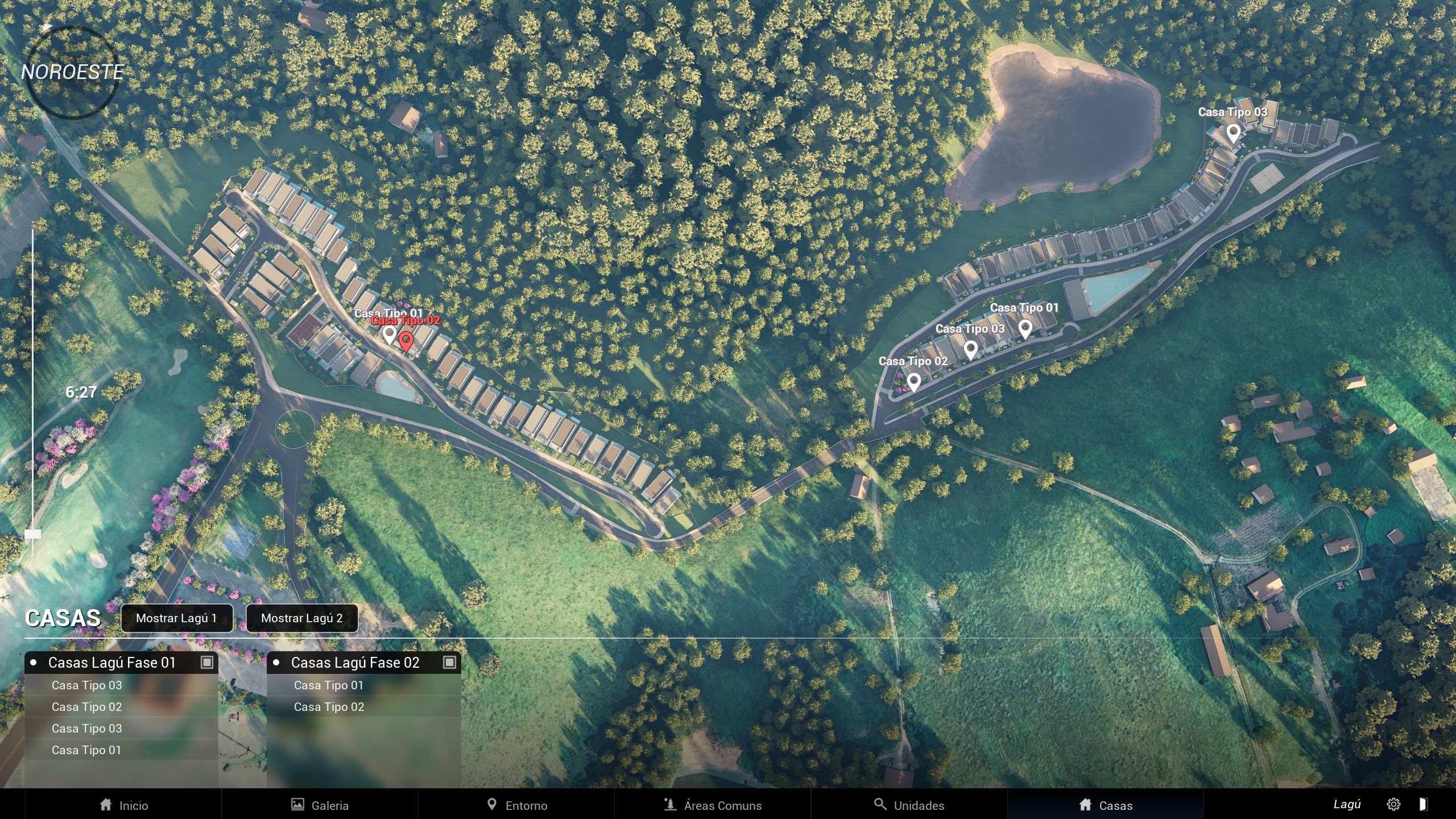Click the Mostrar Lagú 1 button

(x=176, y=618)
